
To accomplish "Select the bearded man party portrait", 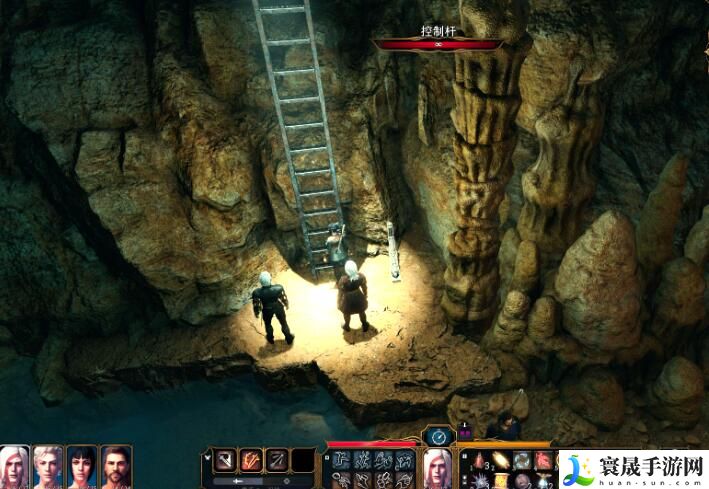I will click(x=116, y=467).
